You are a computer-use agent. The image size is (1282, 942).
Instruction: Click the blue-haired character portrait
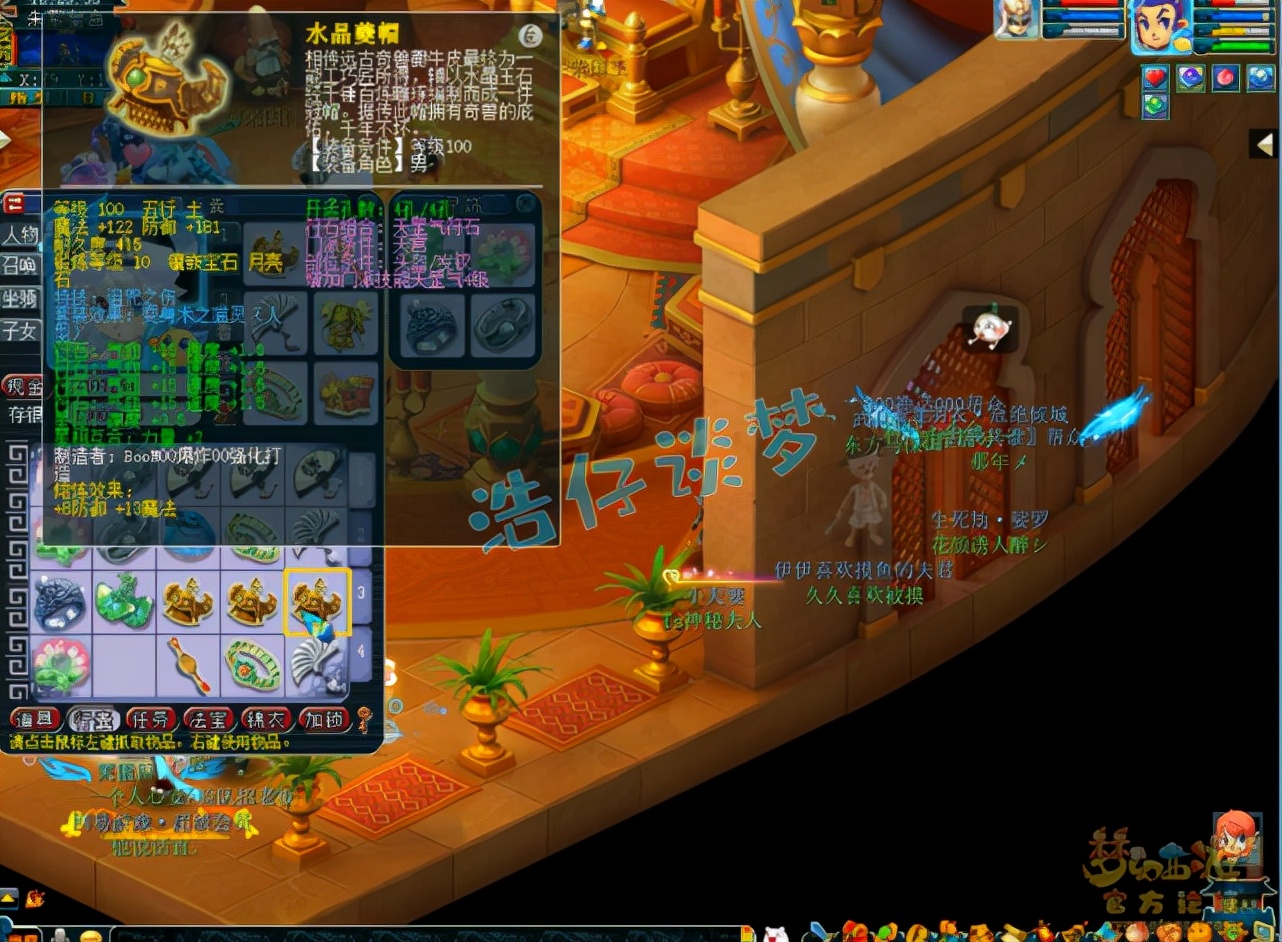(x=1161, y=24)
